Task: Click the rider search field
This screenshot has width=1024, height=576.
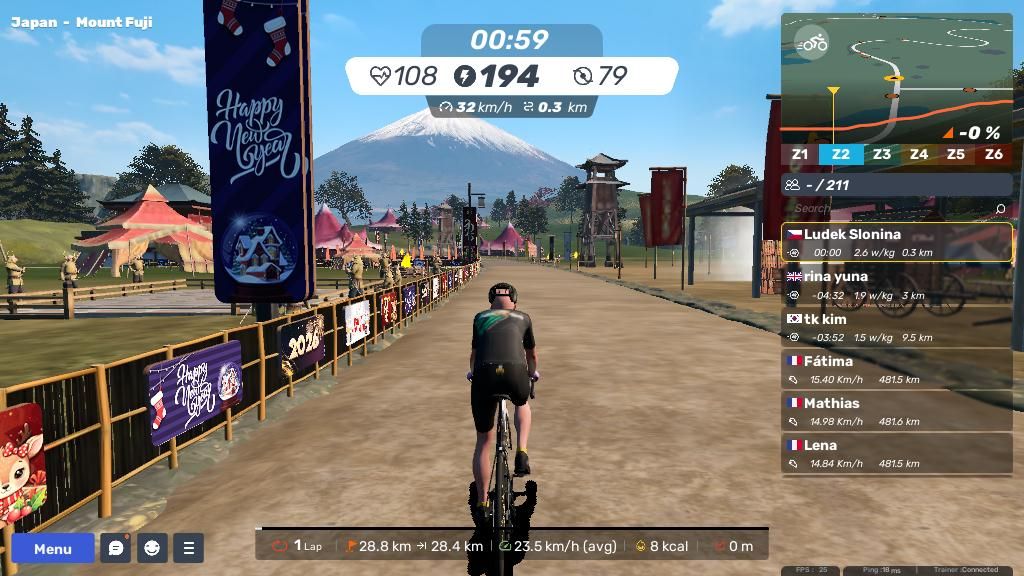Action: (x=885, y=209)
